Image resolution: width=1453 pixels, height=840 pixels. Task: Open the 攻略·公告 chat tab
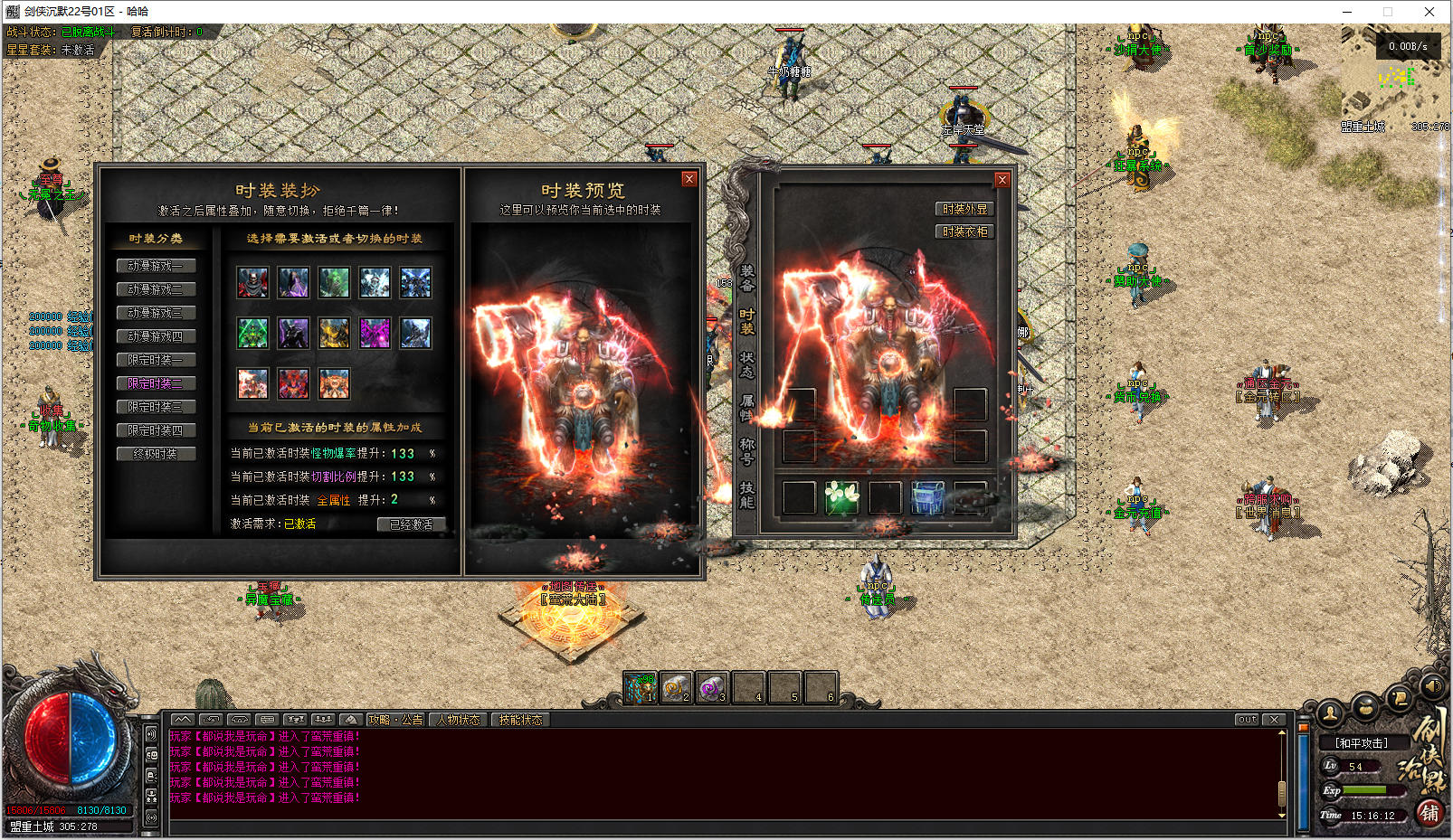395,720
